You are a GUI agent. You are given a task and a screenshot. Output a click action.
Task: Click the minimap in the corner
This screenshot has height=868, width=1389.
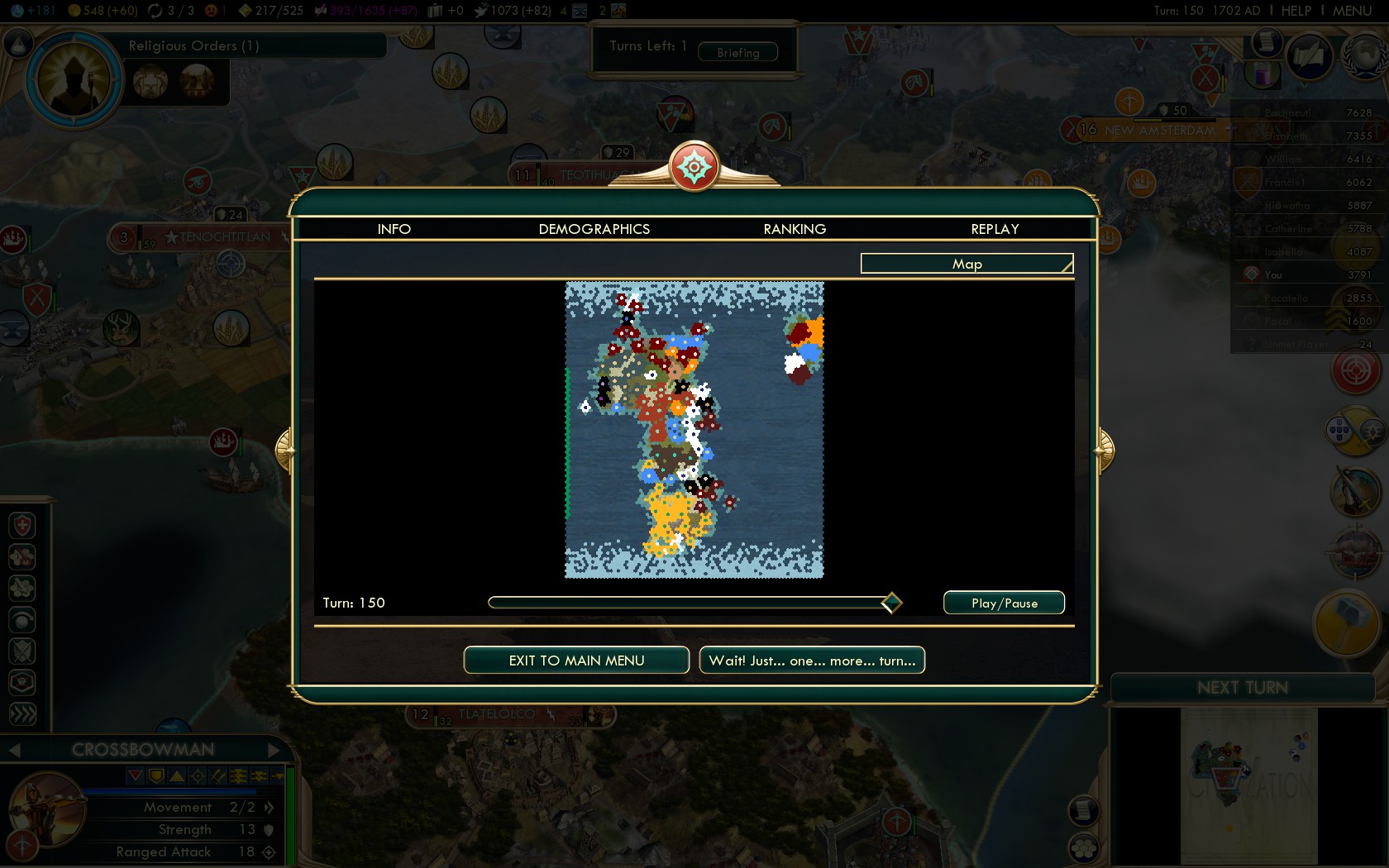(1248, 785)
